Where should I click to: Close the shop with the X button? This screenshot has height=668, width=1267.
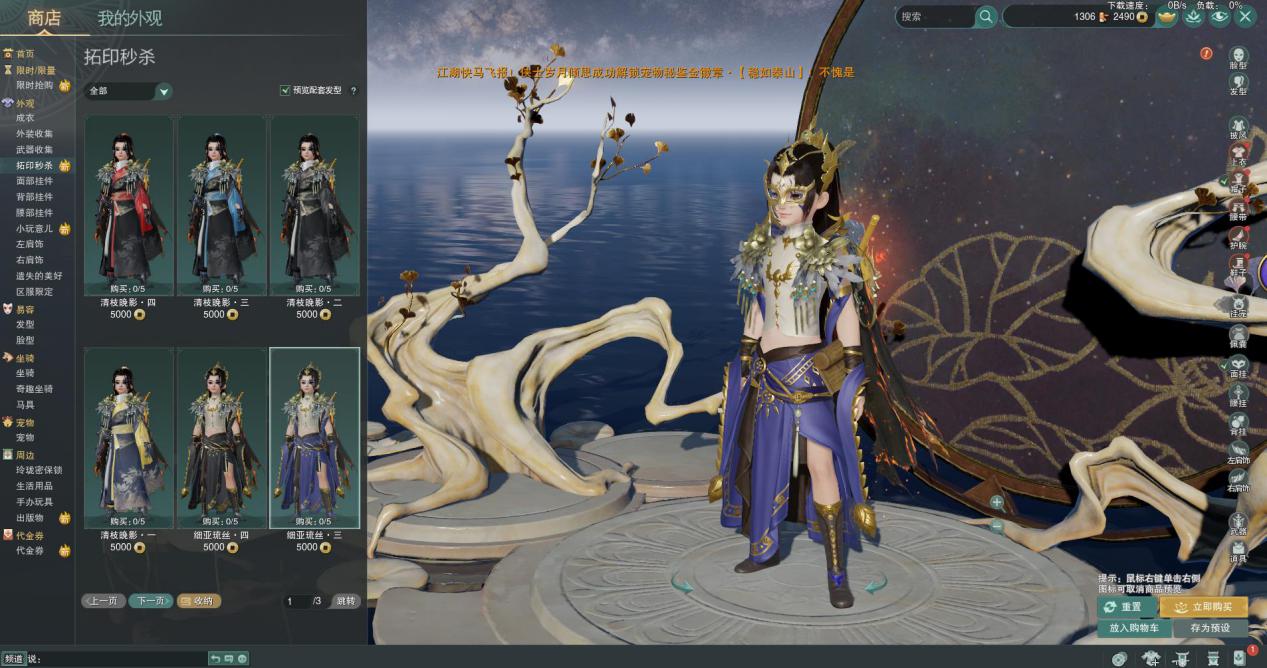point(1245,16)
